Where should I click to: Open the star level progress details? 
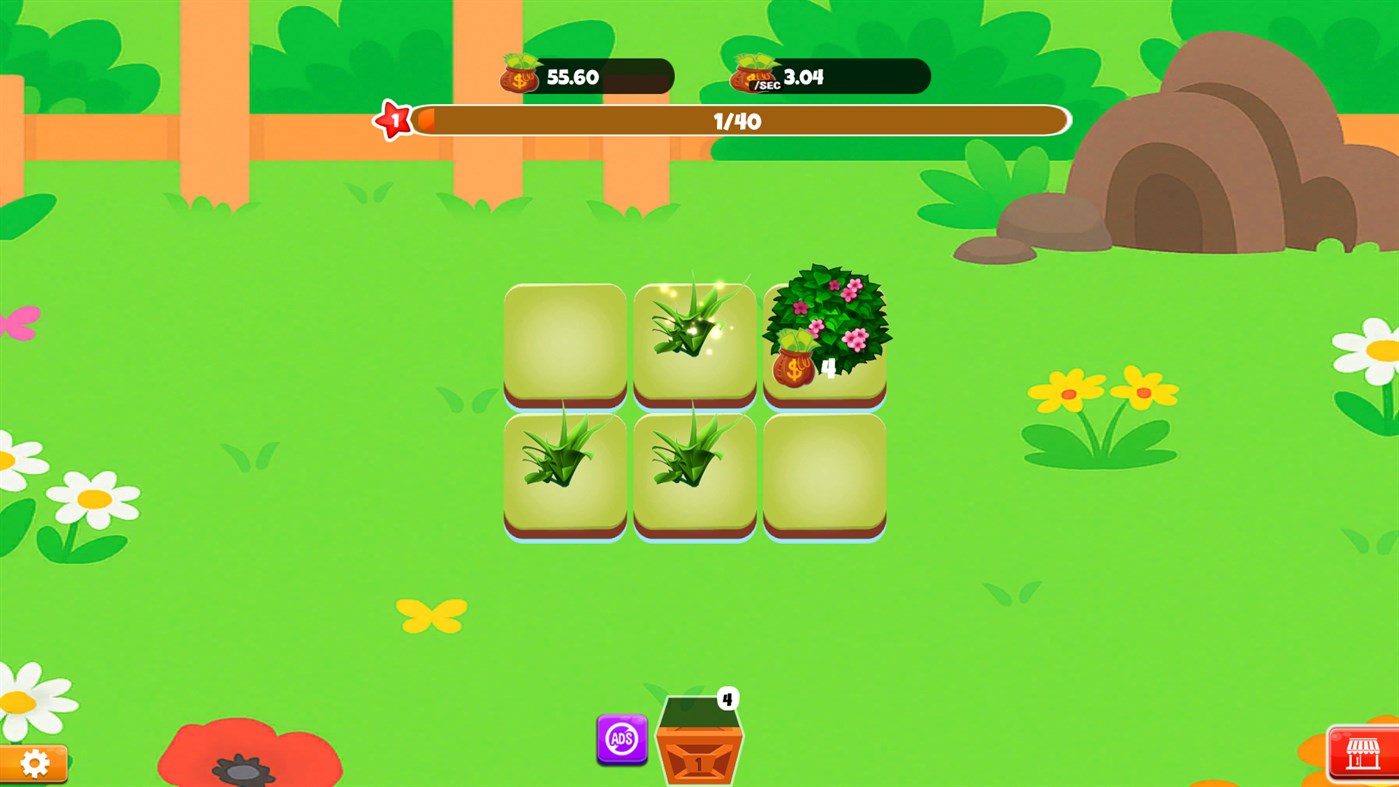pyautogui.click(x=740, y=120)
